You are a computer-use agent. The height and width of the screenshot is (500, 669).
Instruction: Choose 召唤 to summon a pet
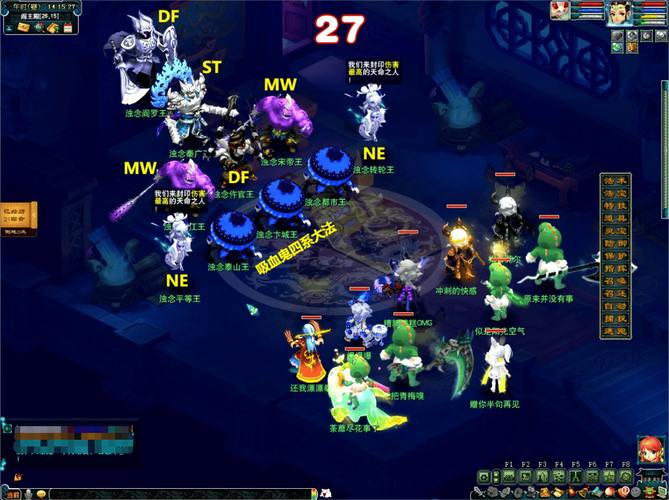(x=616, y=281)
